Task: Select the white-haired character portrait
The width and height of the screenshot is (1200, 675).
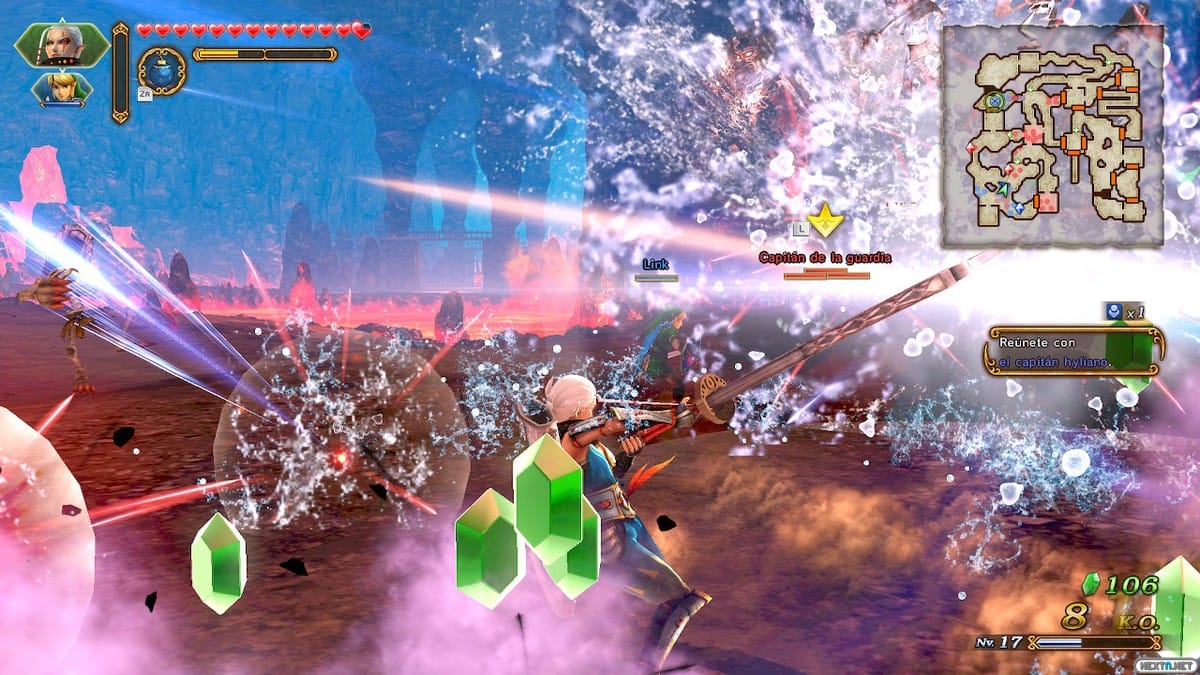Action: pyautogui.click(x=60, y=45)
